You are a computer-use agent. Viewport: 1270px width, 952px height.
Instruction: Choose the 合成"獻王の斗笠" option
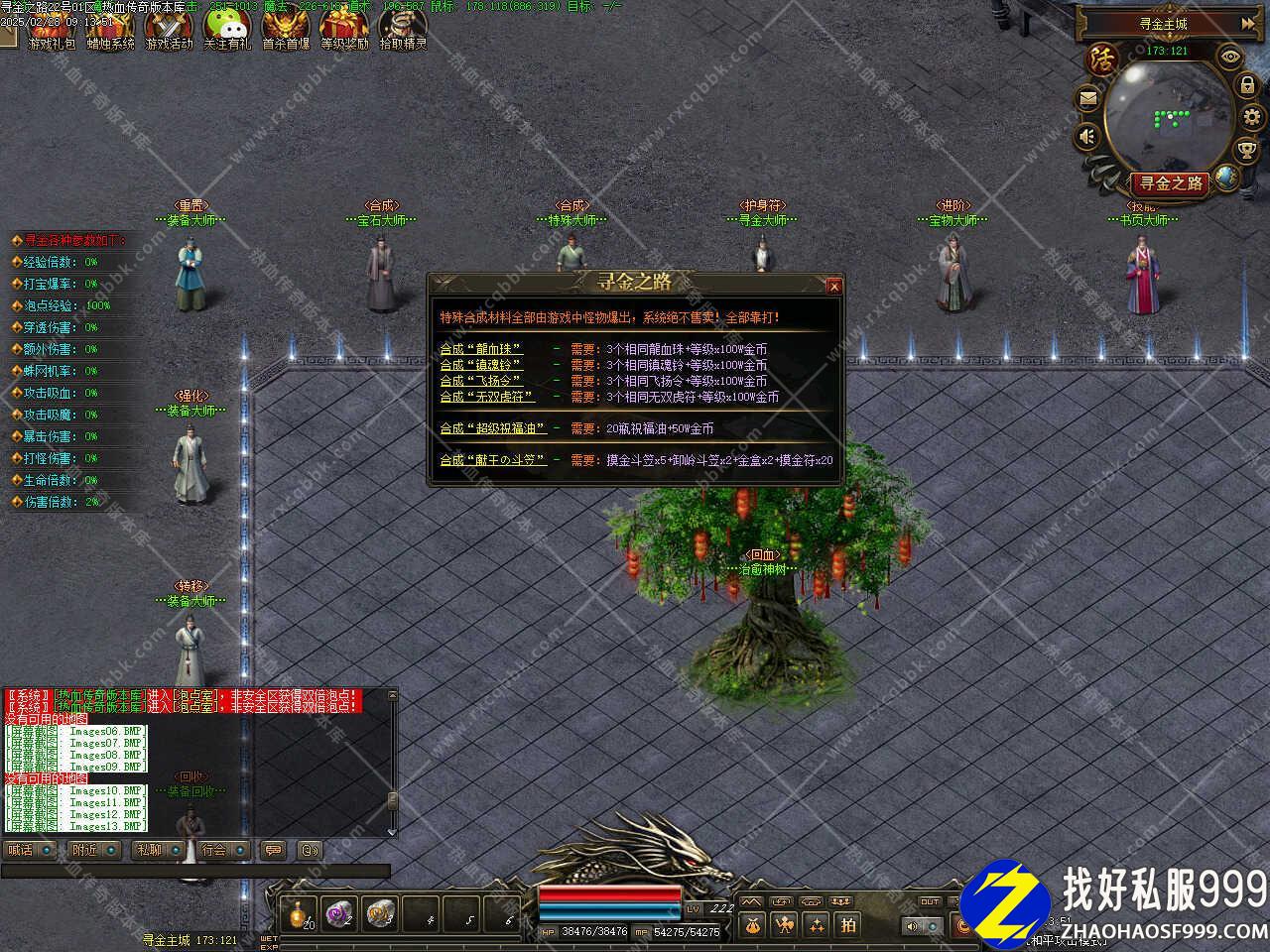coord(493,460)
